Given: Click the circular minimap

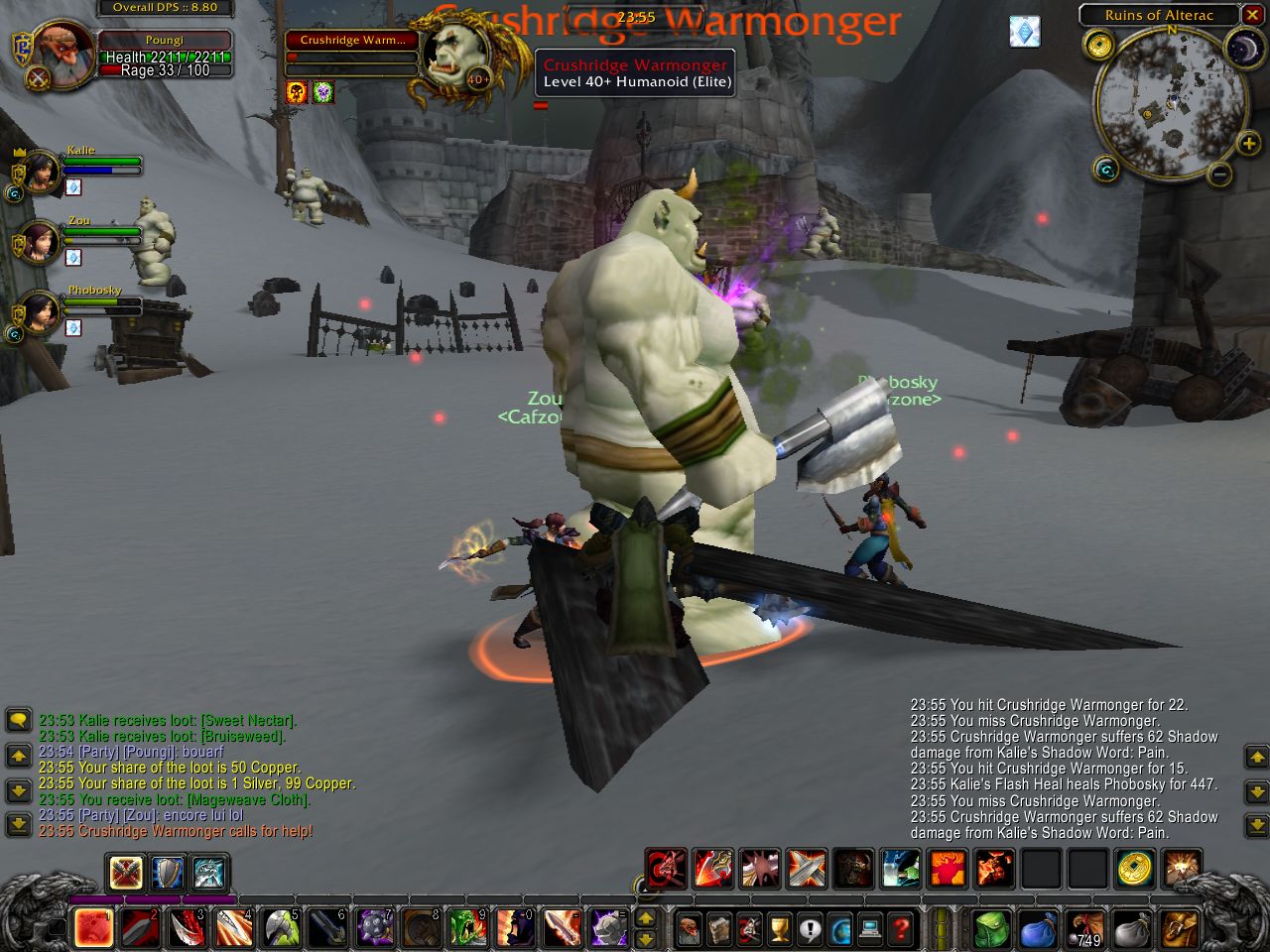Looking at the screenshot, I should pyautogui.click(x=1171, y=103).
